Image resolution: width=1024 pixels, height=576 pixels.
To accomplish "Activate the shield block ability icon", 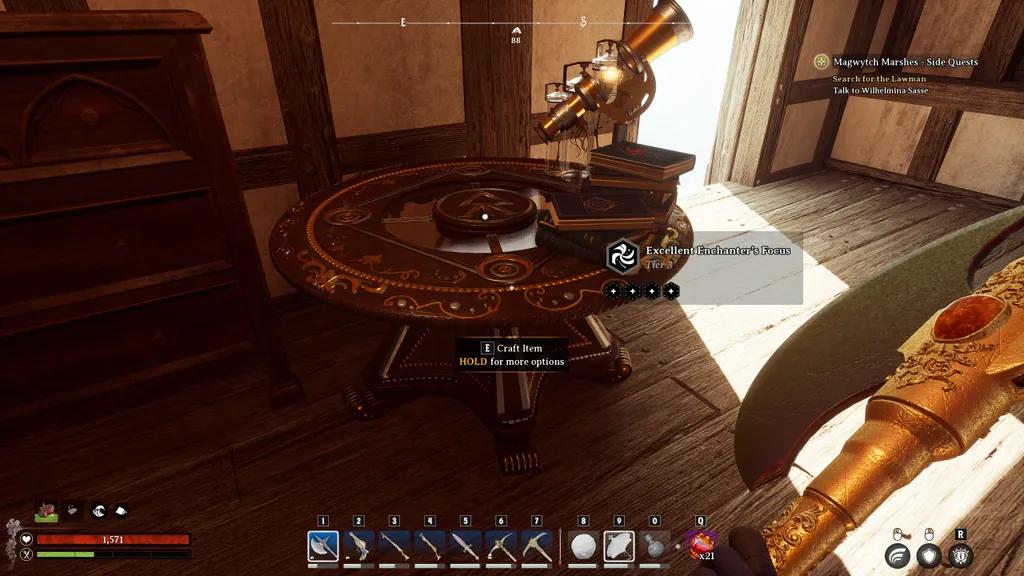I will [x=929, y=556].
